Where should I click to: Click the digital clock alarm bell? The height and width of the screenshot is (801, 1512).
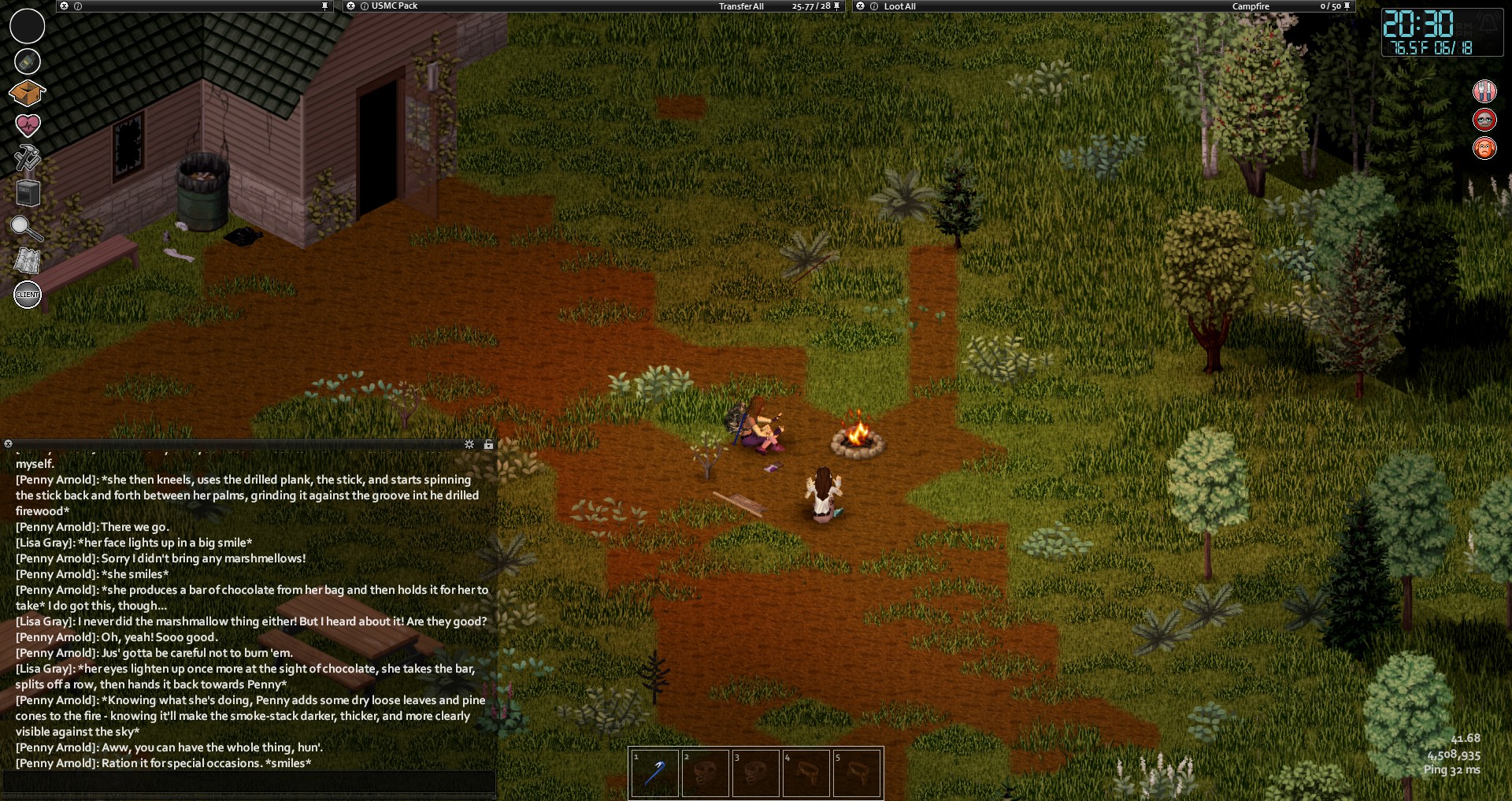(x=1488, y=24)
